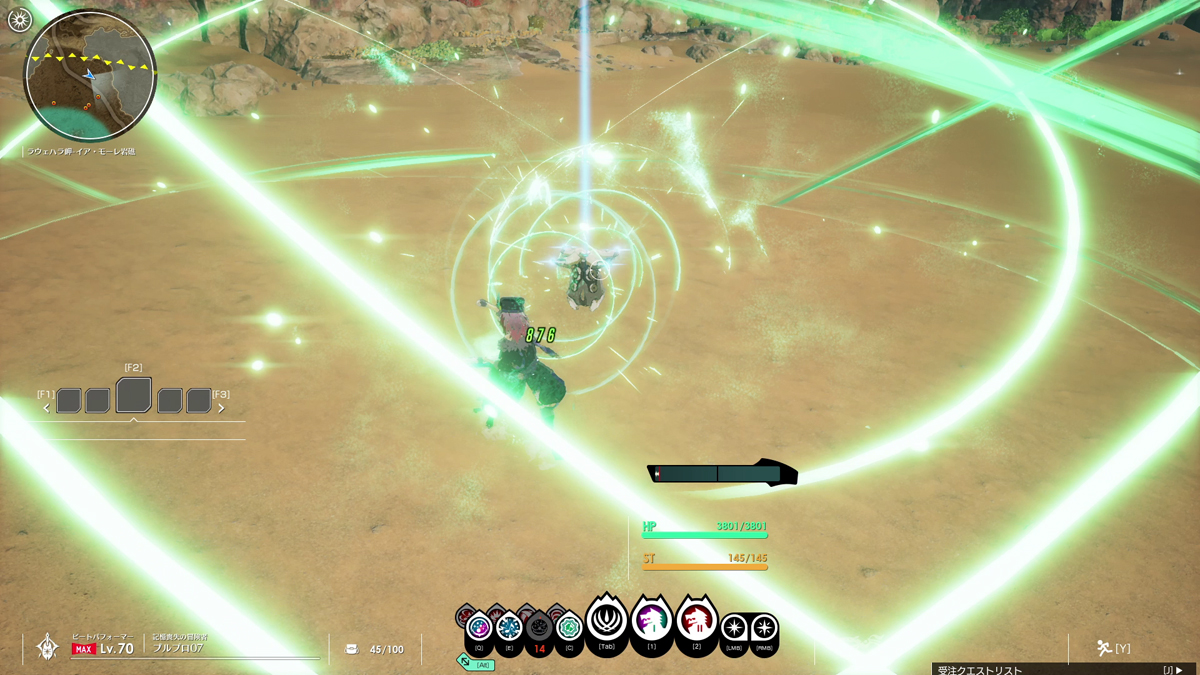This screenshot has width=1200, height=675.
Task: Open the circular minimap
Action: (x=90, y=76)
